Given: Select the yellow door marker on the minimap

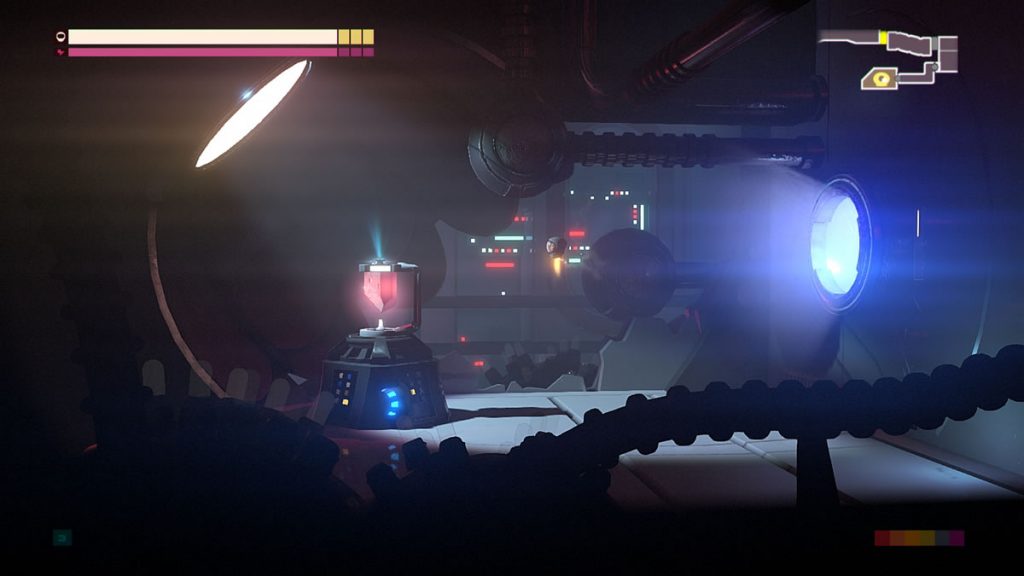Looking at the screenshot, I should pos(883,37).
